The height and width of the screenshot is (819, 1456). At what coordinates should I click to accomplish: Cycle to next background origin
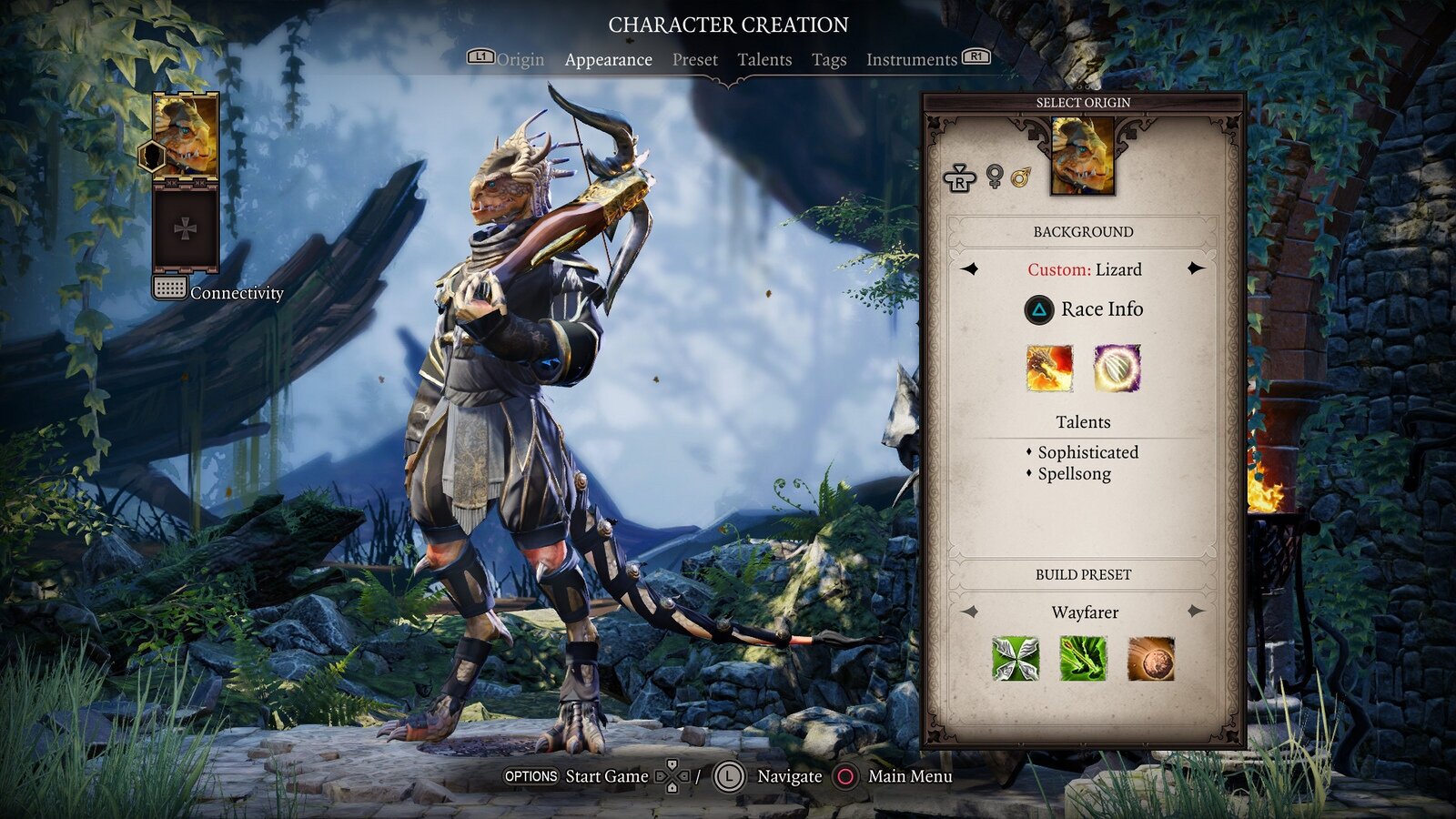[x=1196, y=268]
